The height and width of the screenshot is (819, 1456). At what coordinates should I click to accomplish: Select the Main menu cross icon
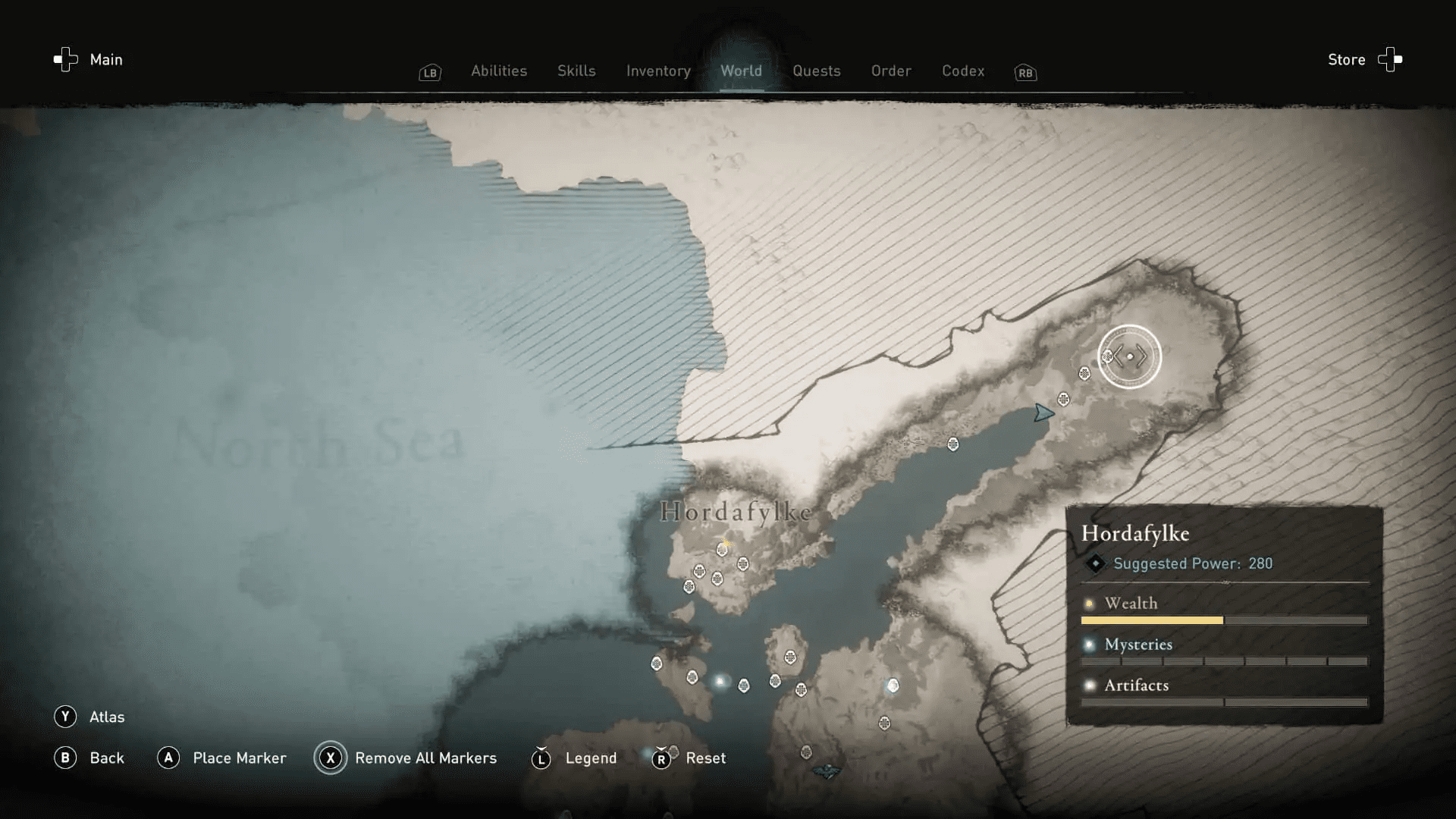coord(64,59)
